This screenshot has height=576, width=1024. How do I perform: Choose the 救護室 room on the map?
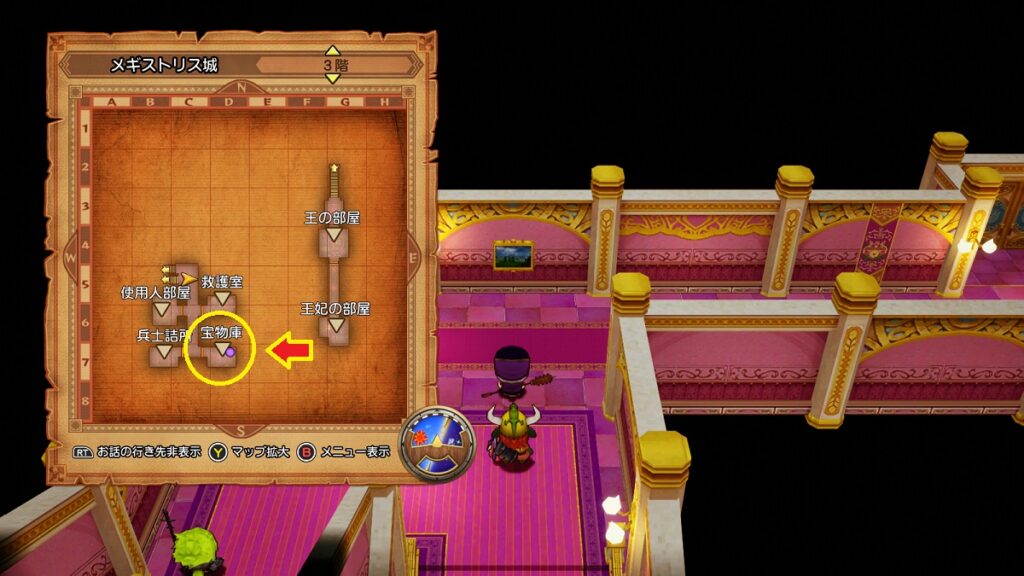222,299
